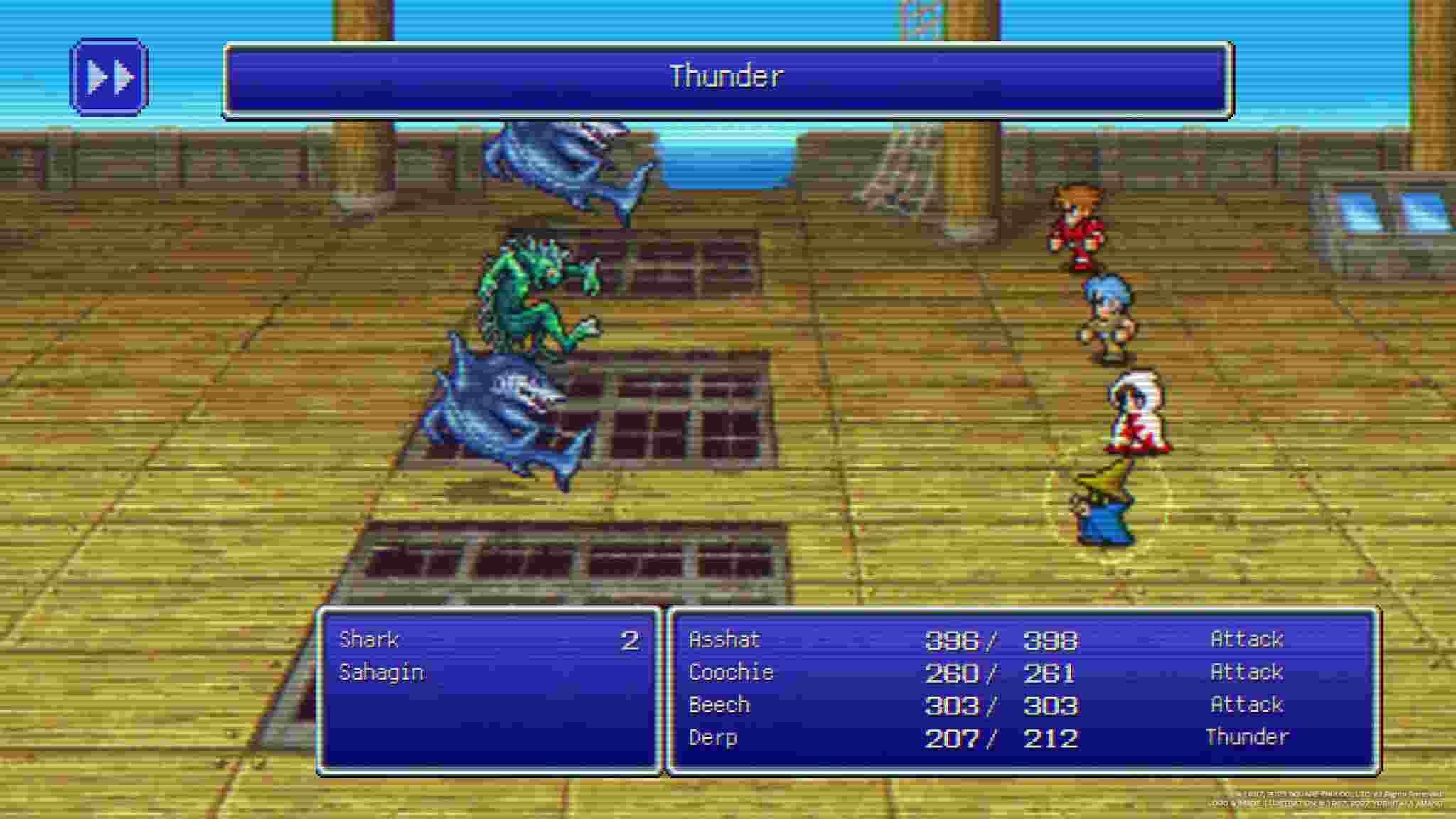Screen dimensions: 1456x819
Task: Select Asshat's queued Attack command
Action: [x=1246, y=639]
